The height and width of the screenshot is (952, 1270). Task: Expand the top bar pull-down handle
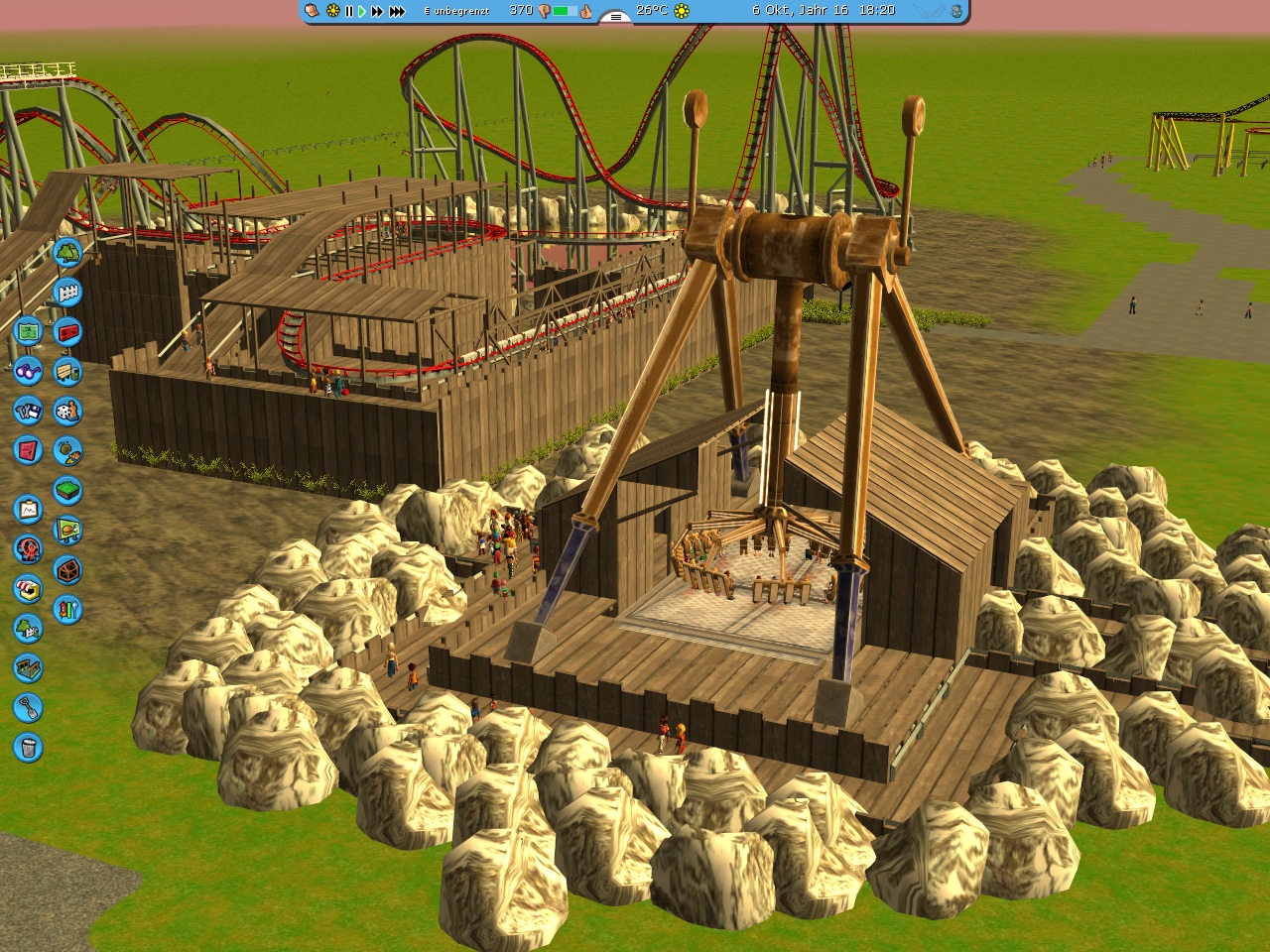coord(615,16)
